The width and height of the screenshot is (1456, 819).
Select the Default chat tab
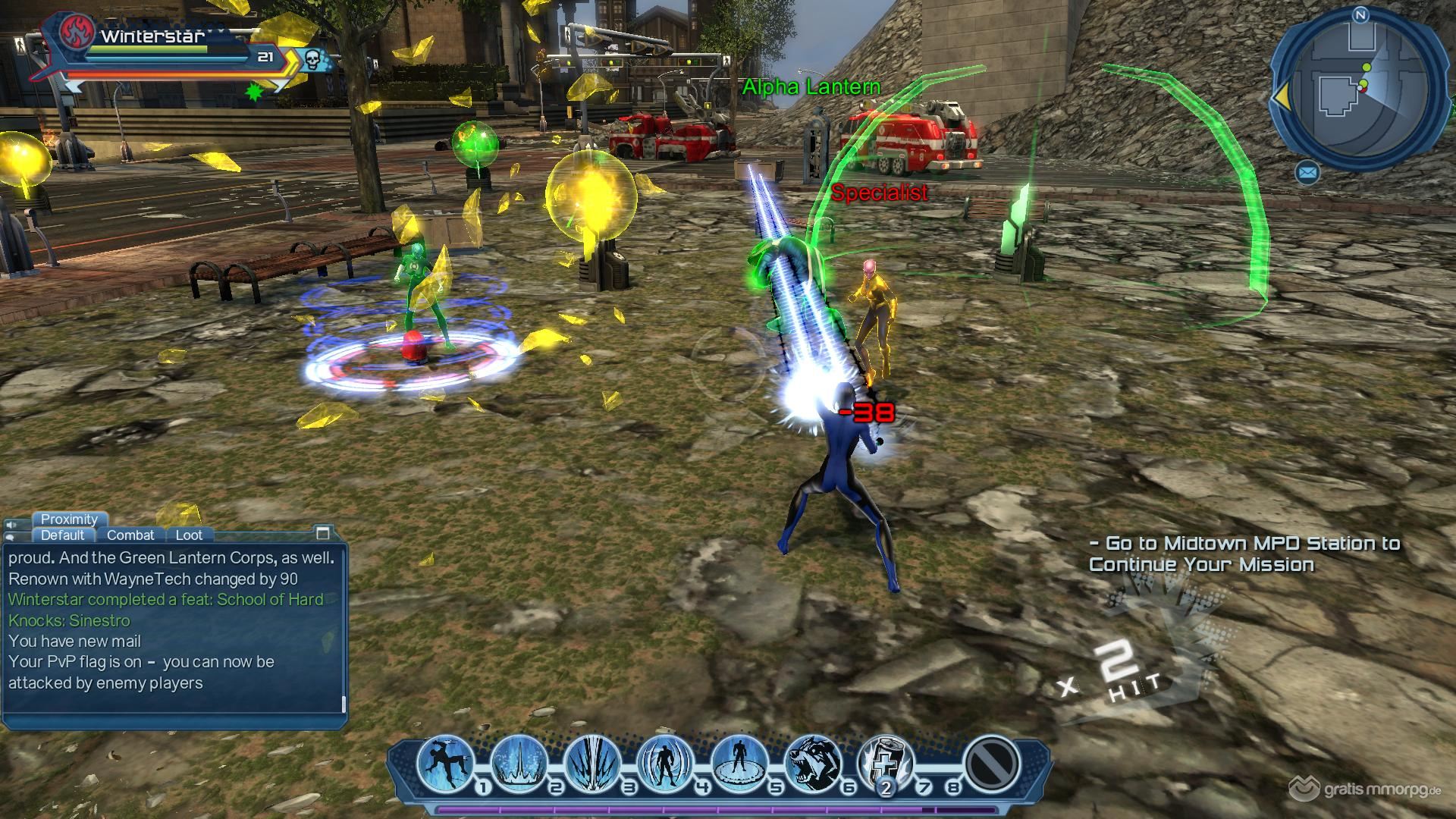[x=62, y=535]
